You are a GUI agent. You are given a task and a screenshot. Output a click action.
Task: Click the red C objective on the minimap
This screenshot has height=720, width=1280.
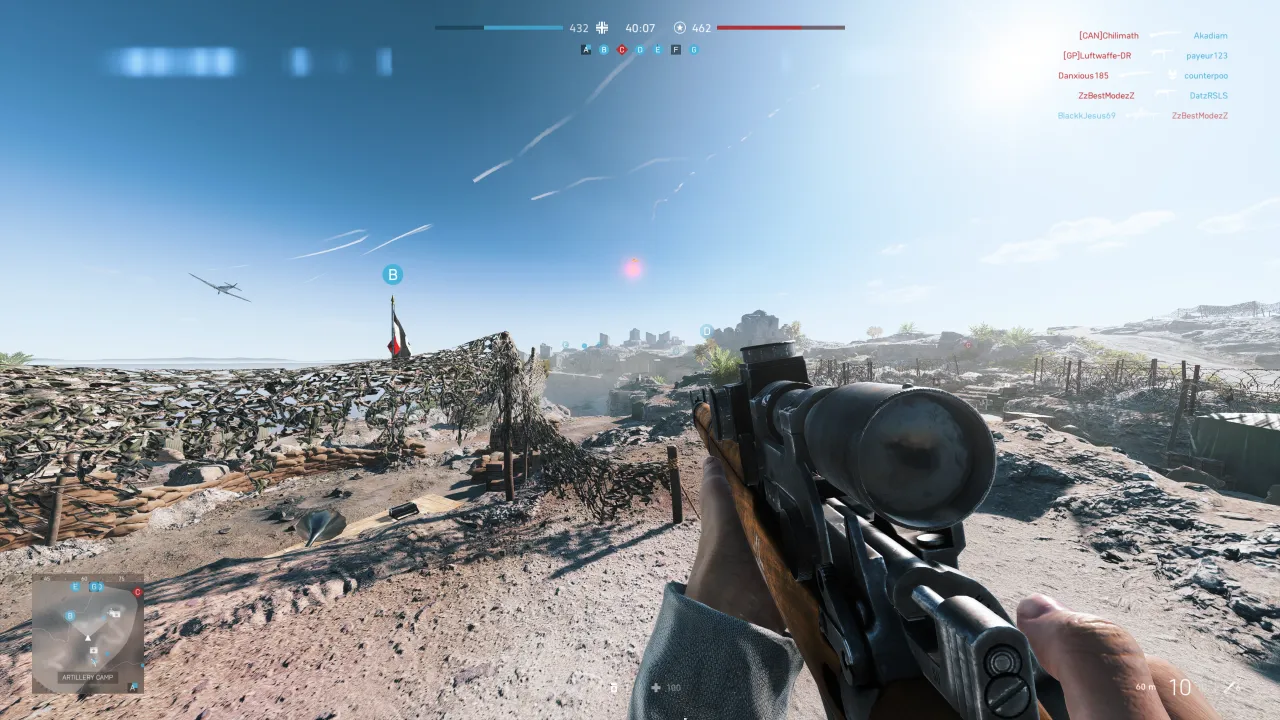coord(138,592)
